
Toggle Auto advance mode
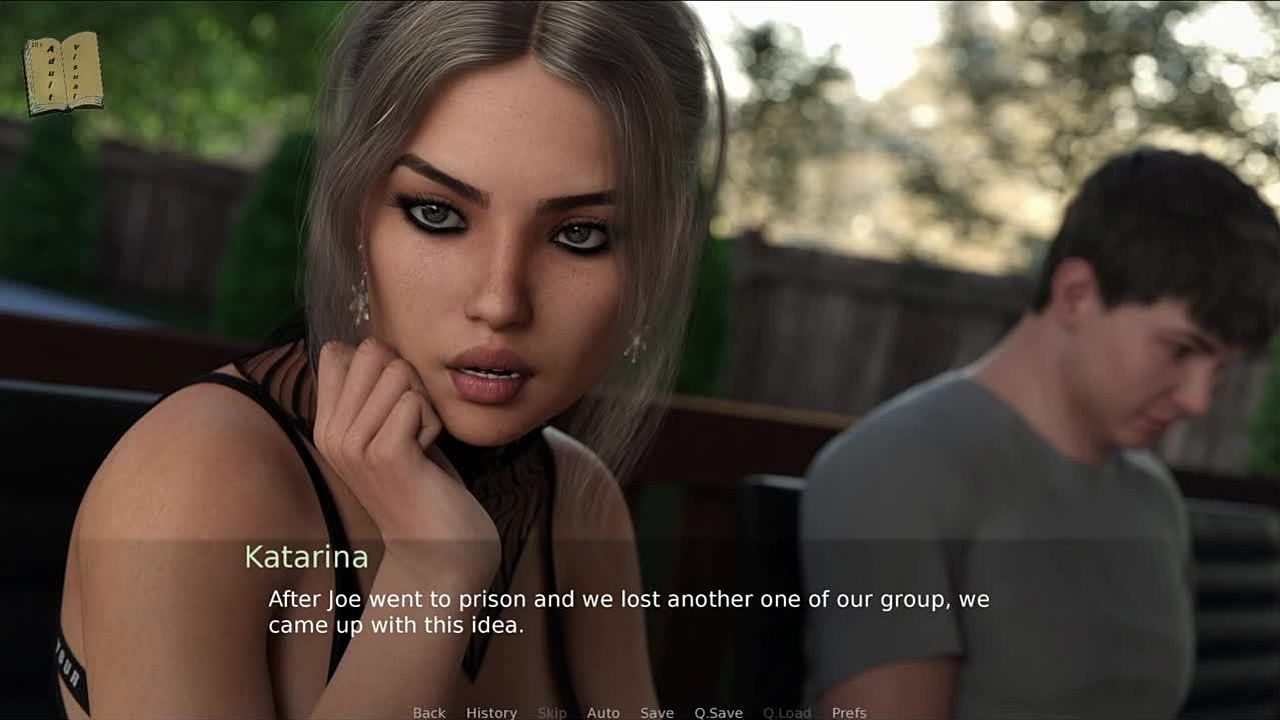603,712
